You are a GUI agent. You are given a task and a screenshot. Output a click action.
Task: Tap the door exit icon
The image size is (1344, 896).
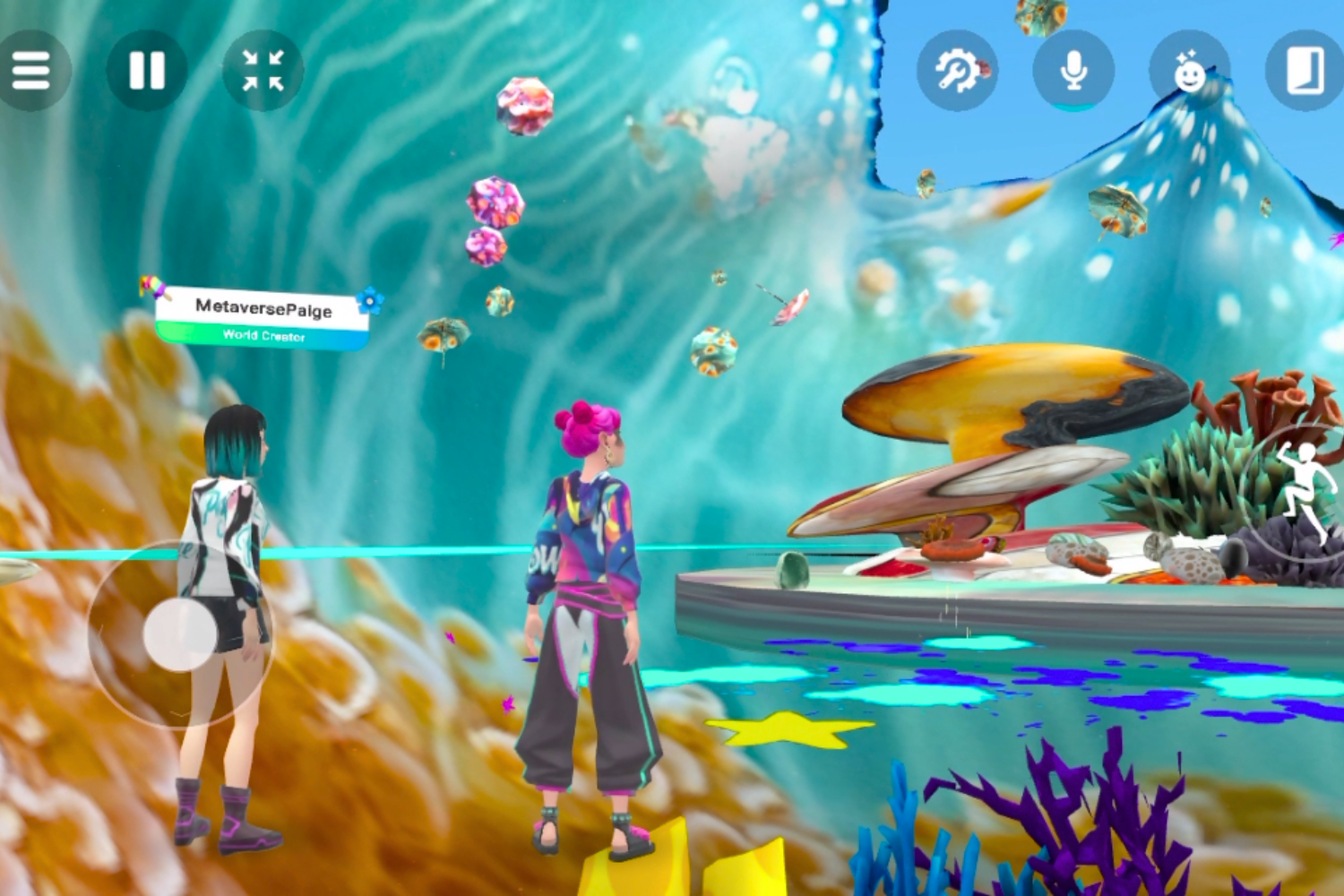[1305, 70]
